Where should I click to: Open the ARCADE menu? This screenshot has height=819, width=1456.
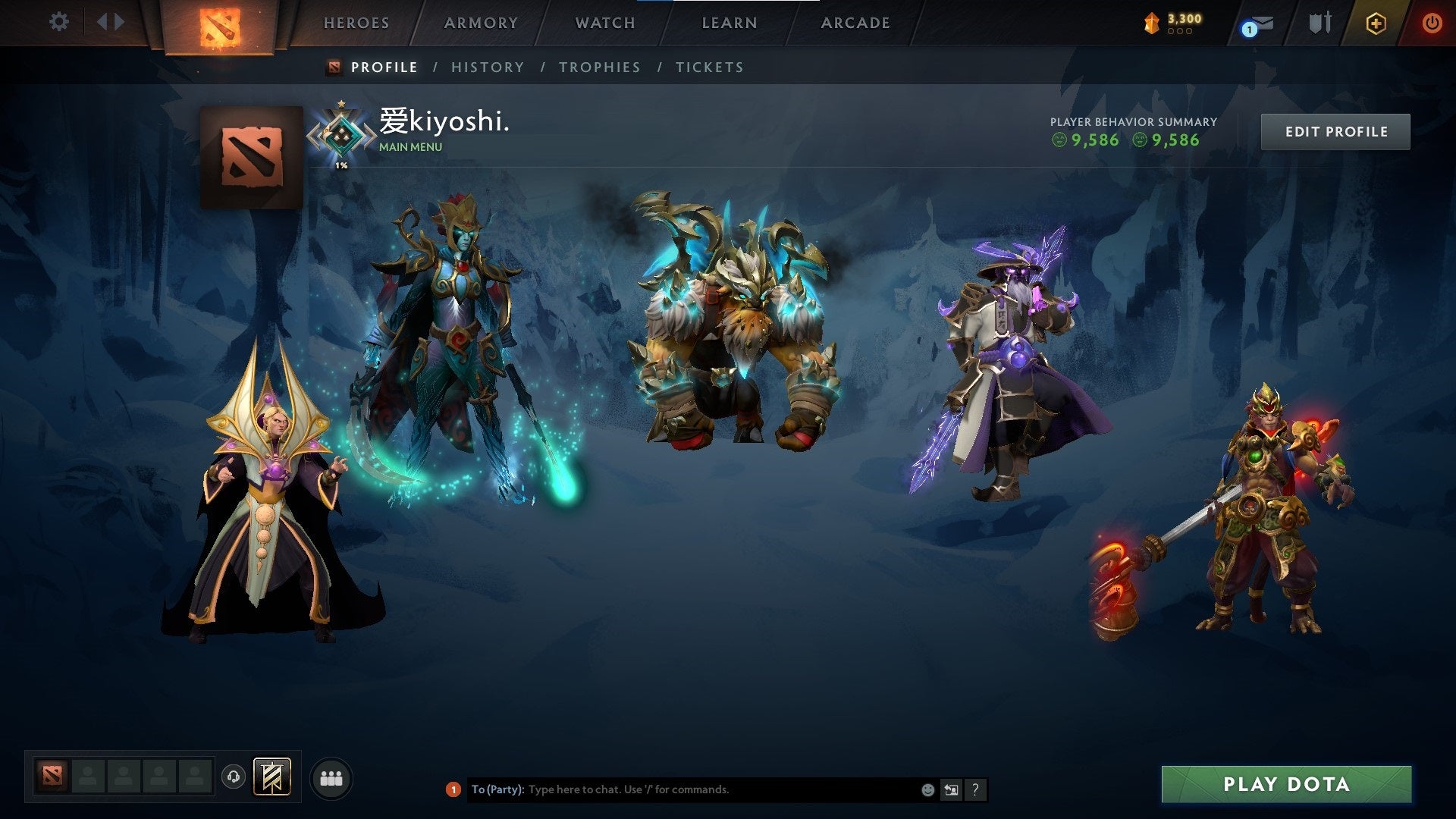point(855,23)
